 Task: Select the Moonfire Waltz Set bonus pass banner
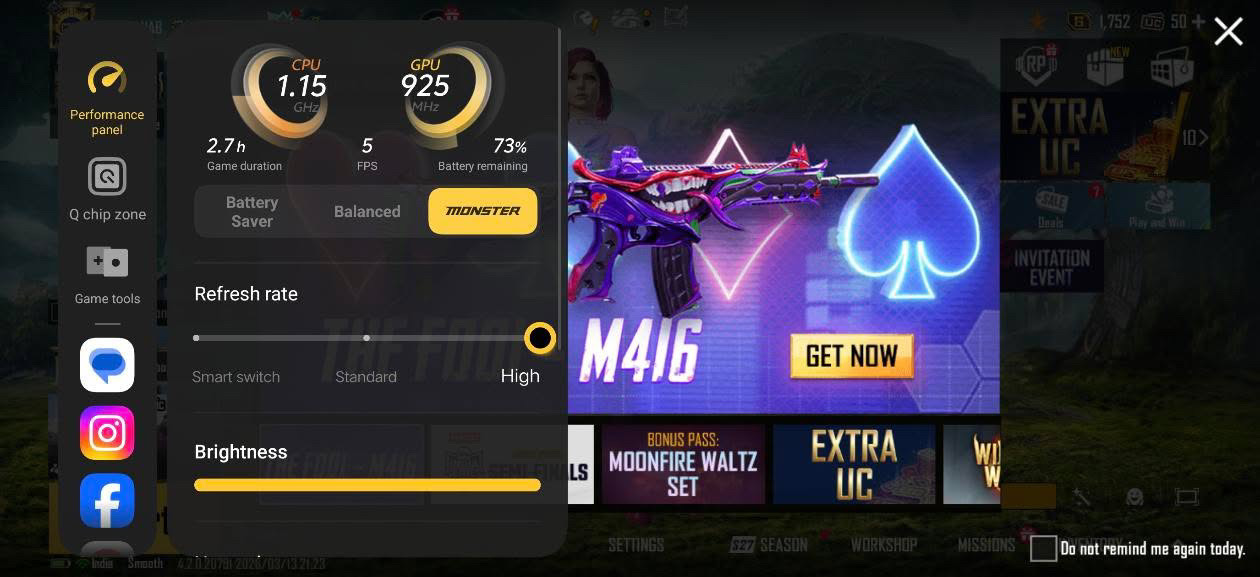click(x=683, y=464)
